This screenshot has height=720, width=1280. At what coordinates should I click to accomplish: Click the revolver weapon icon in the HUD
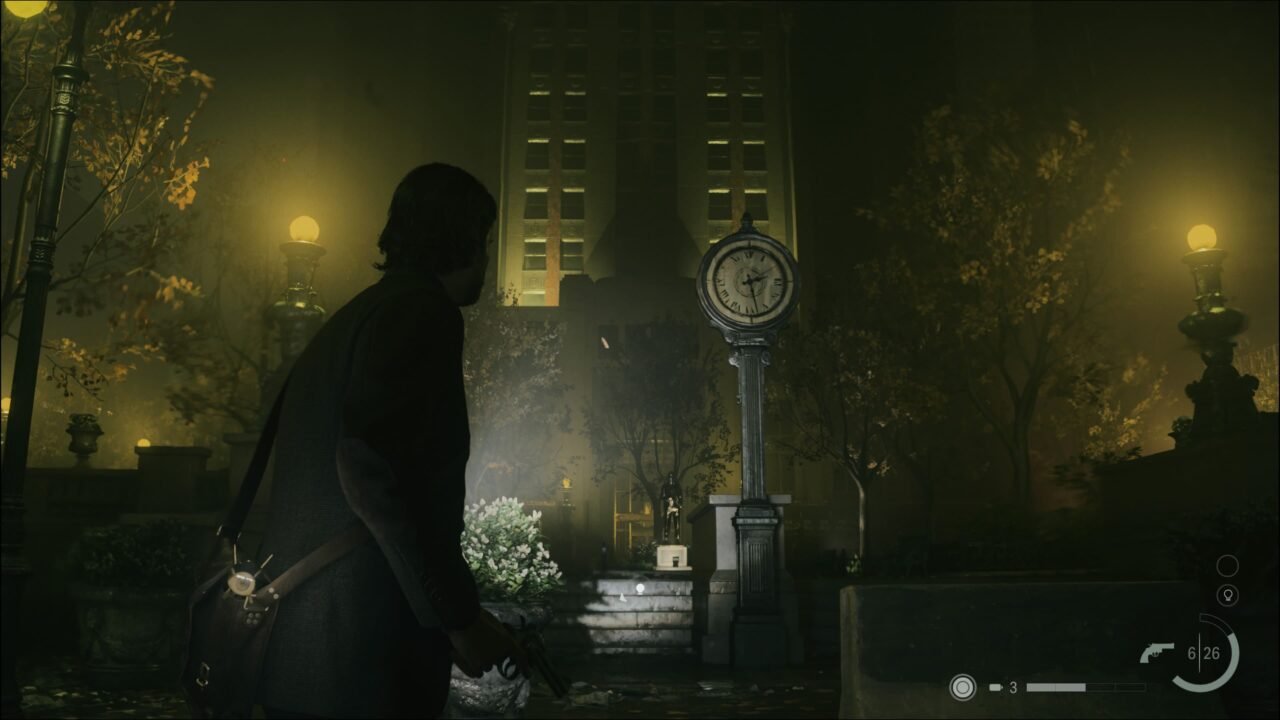point(1156,653)
